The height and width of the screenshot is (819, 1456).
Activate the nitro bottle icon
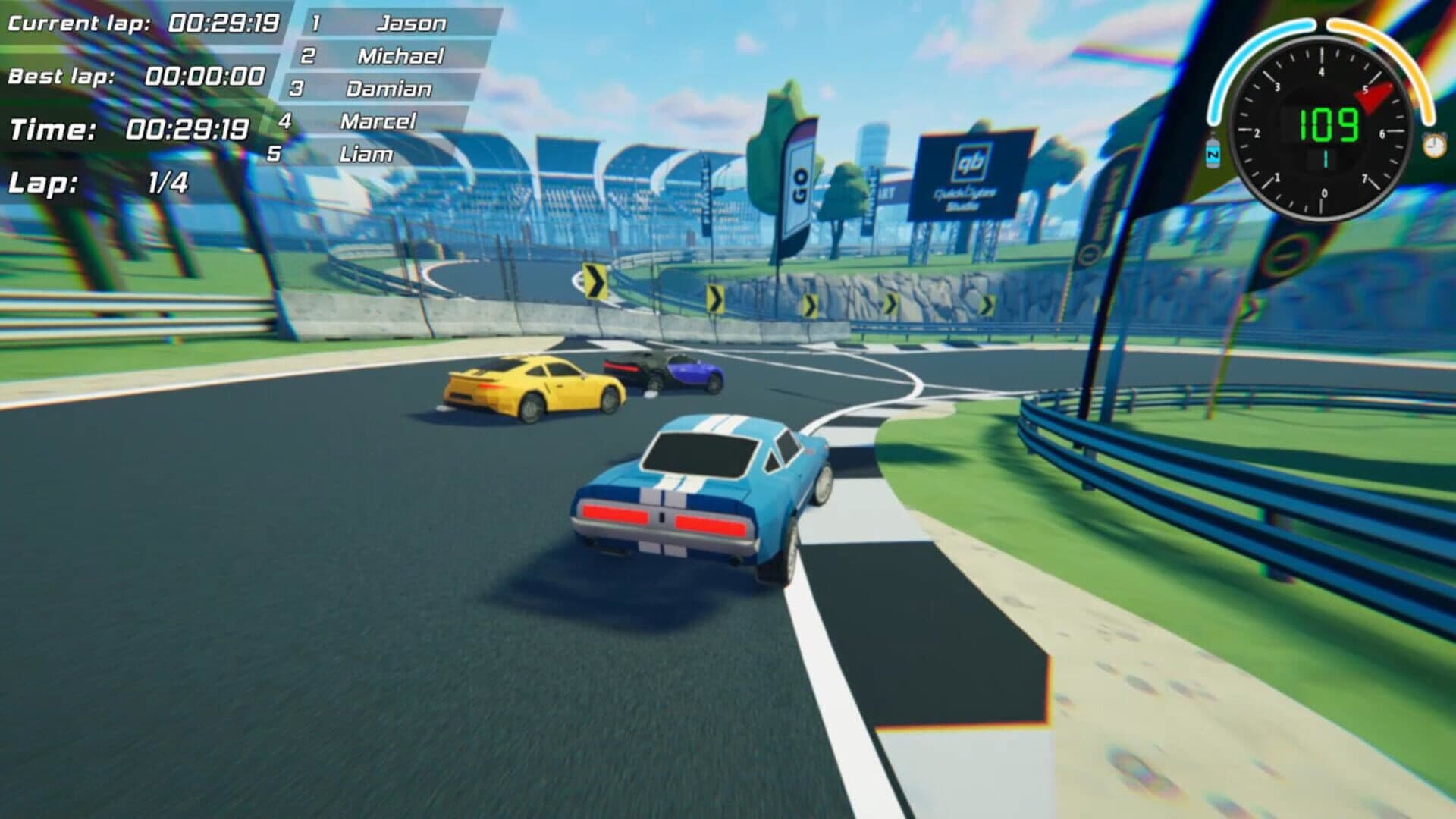tap(1213, 149)
